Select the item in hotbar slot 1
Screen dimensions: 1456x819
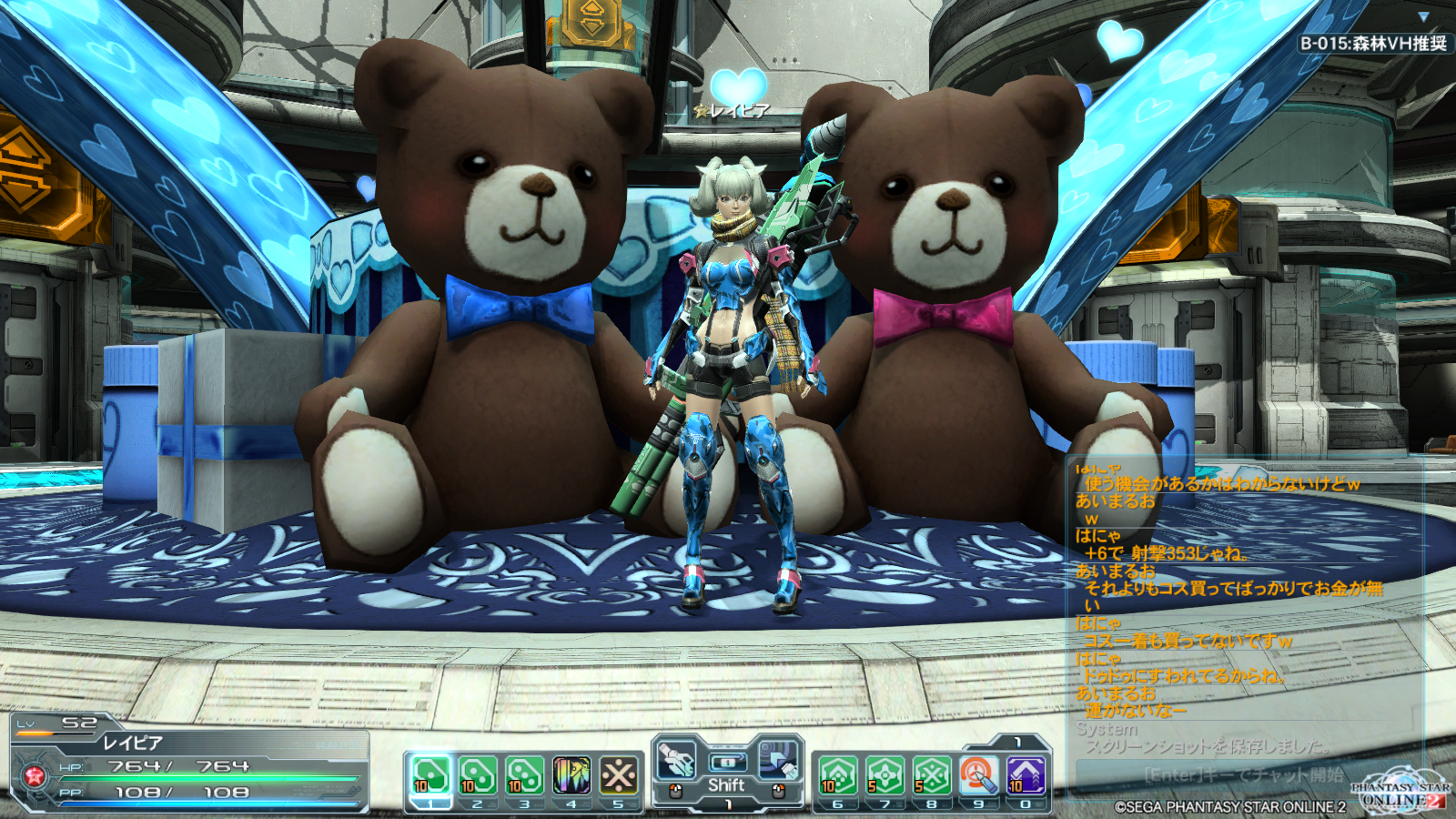click(x=430, y=775)
